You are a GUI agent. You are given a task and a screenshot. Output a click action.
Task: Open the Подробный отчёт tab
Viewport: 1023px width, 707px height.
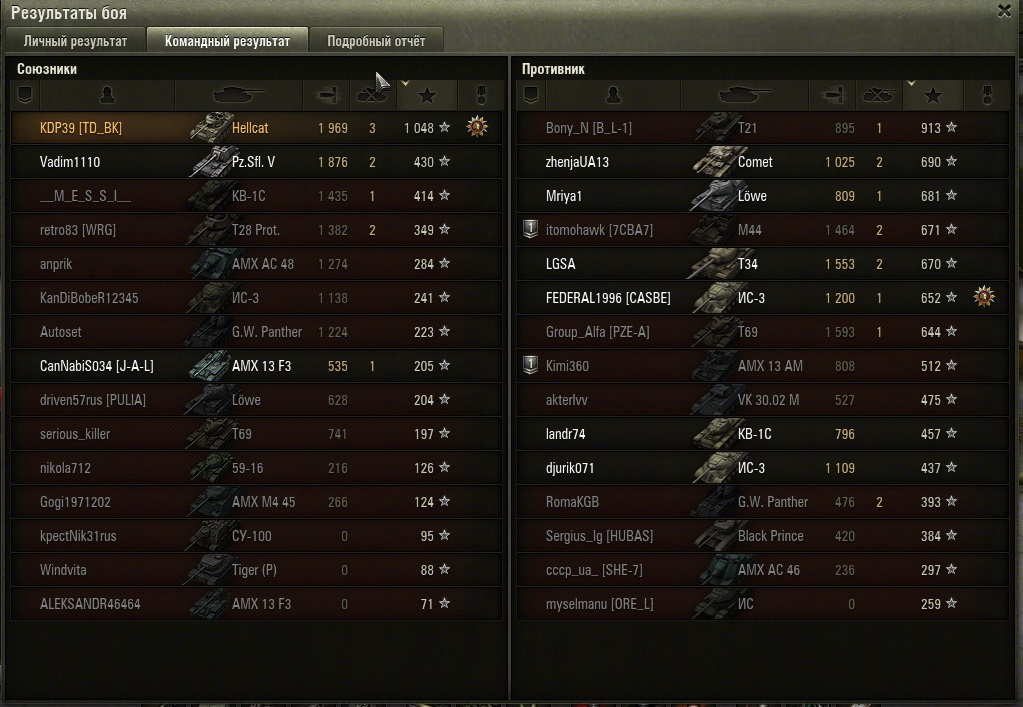tap(376, 41)
